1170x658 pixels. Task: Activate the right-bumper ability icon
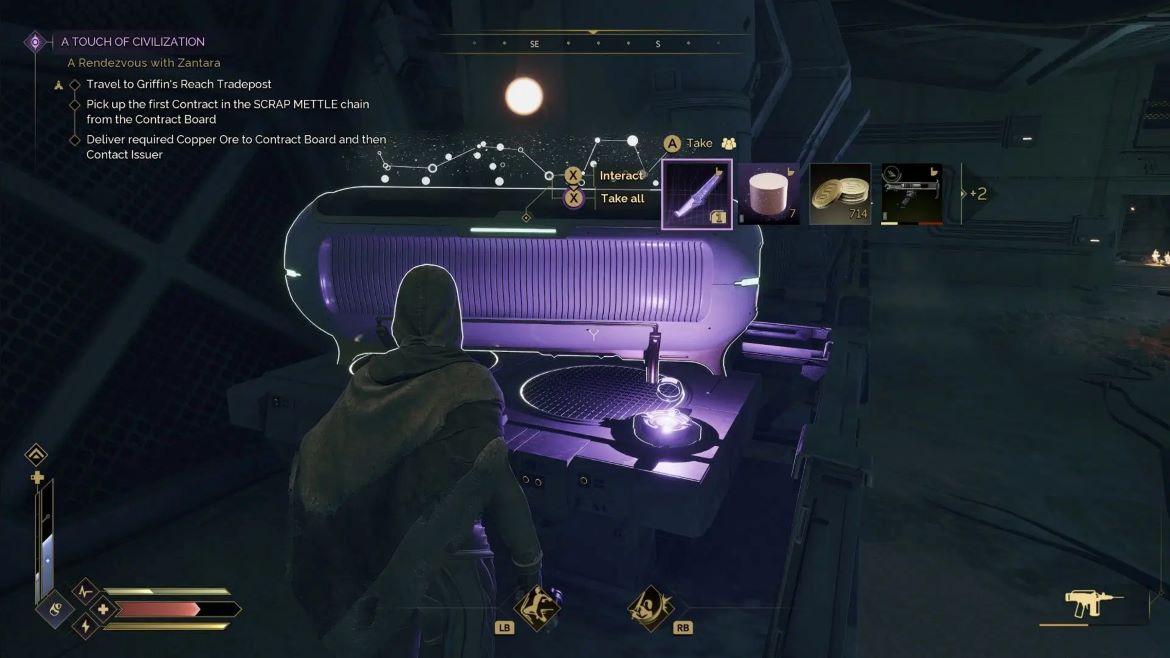651,606
